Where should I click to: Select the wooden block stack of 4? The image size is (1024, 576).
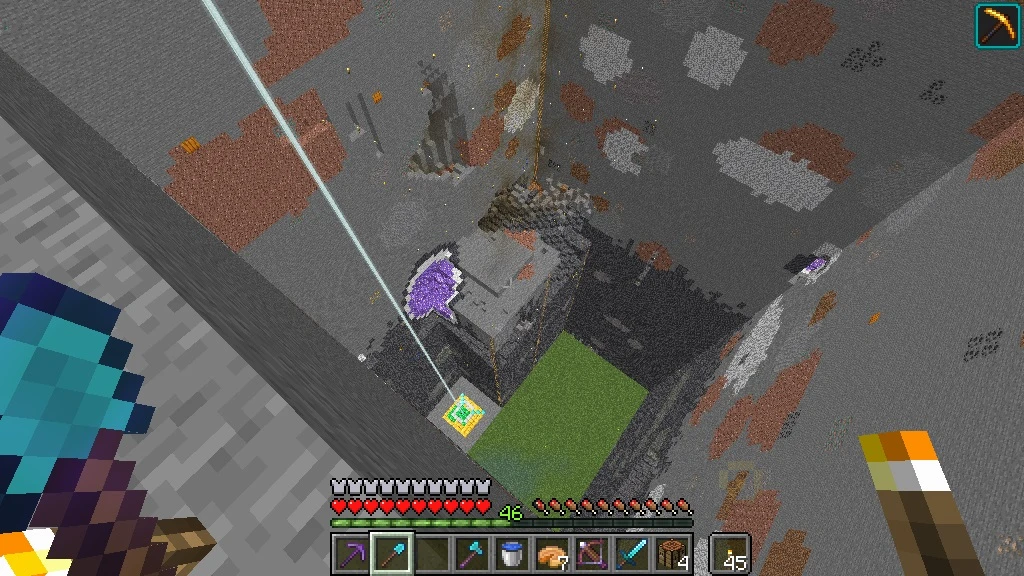click(674, 553)
